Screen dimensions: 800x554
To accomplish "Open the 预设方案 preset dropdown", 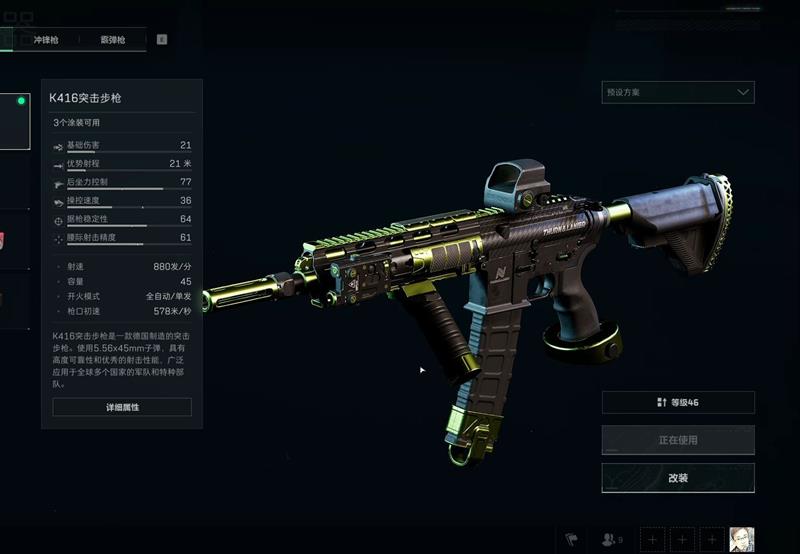I will click(677, 92).
